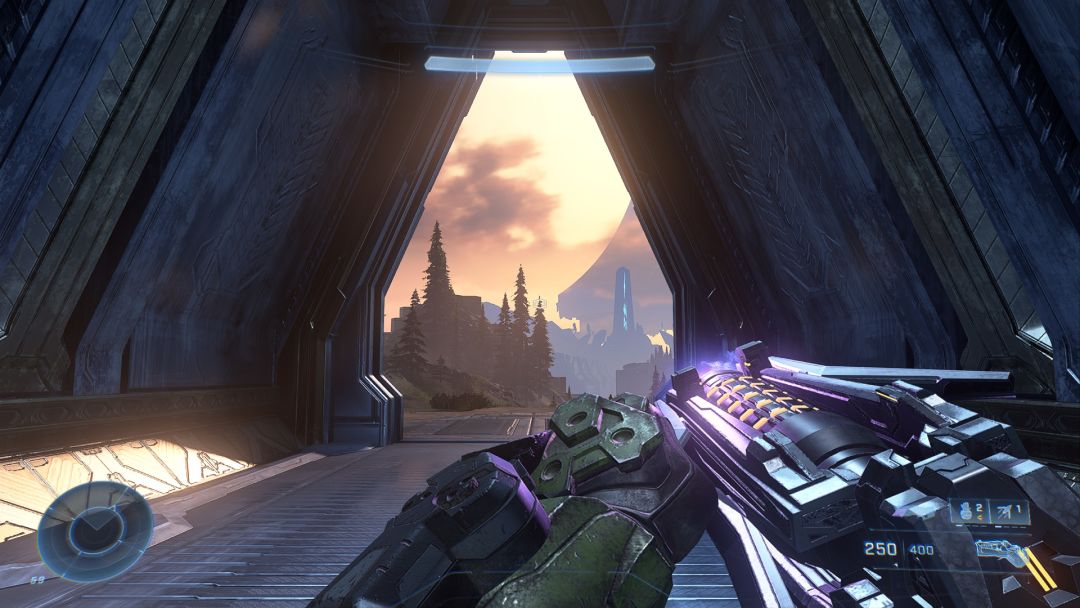Click the circular motion tracker radar
Image resolution: width=1080 pixels, height=608 pixels.
click(95, 531)
